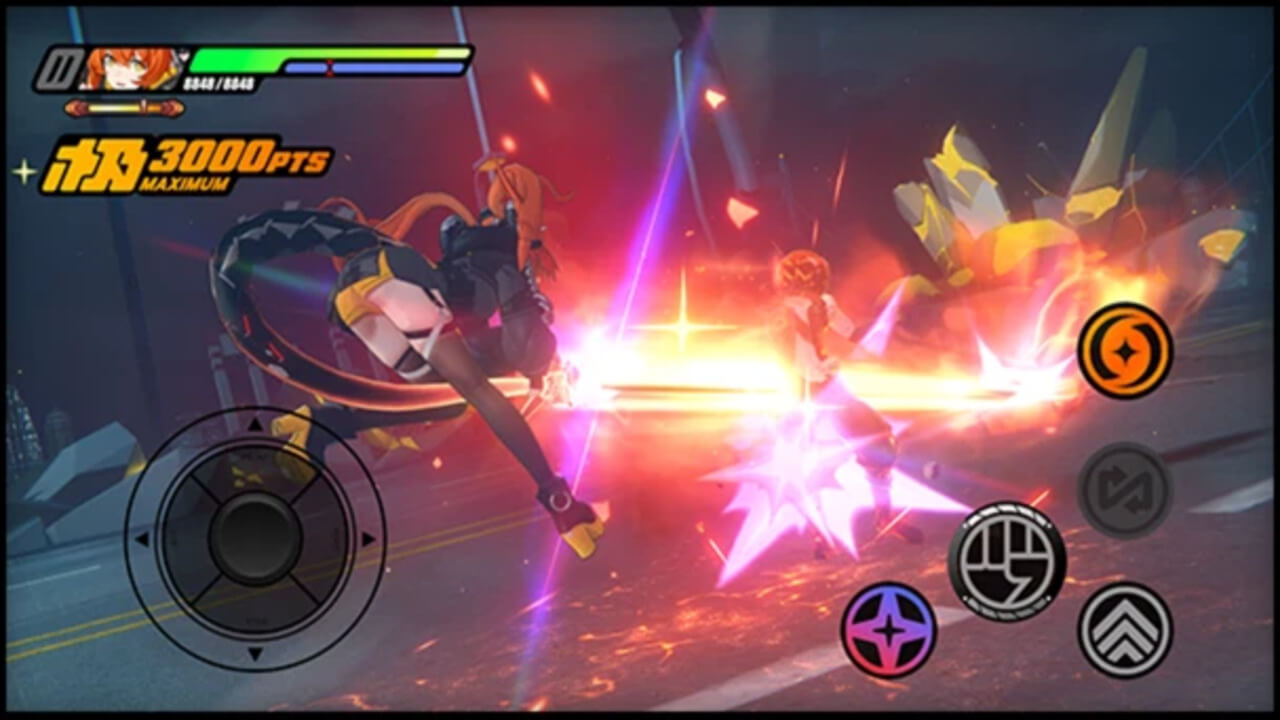Tap the joystick's up arrow
This screenshot has height=720, width=1280.
click(255, 425)
